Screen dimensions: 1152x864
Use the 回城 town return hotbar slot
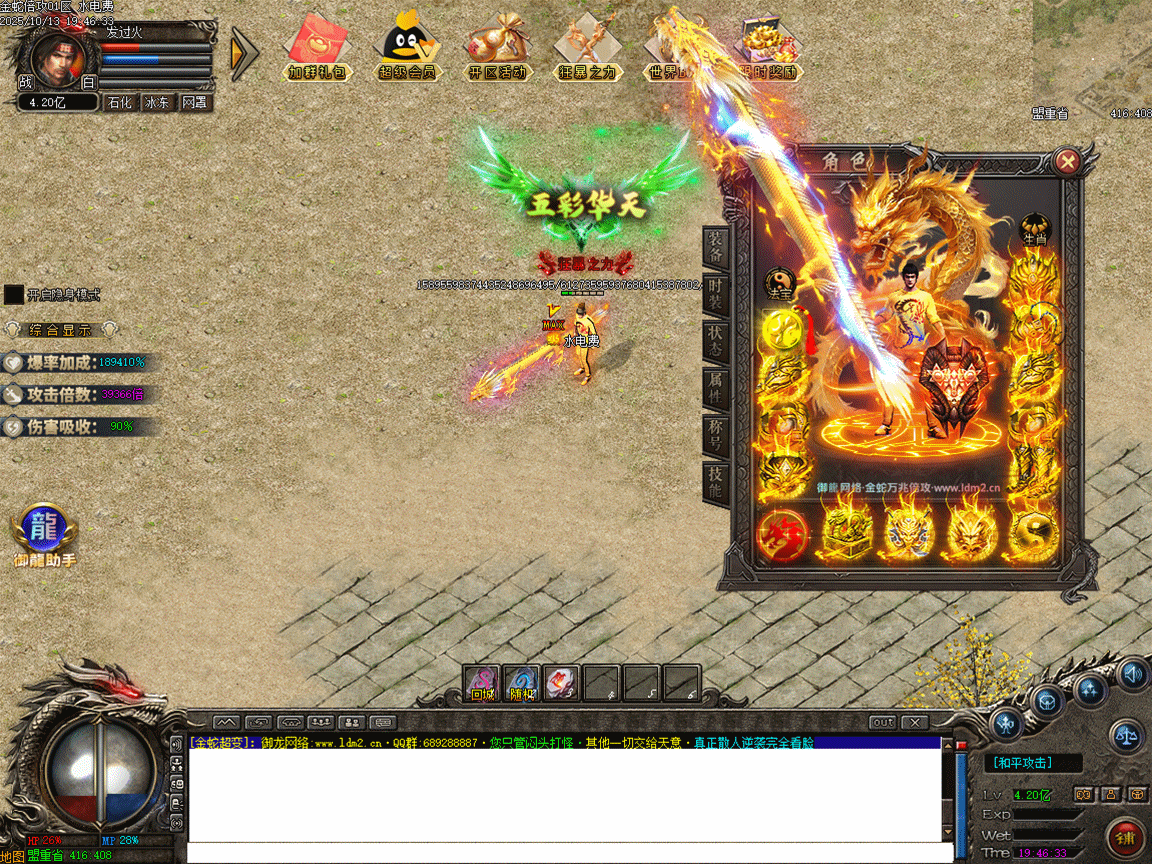click(x=482, y=684)
